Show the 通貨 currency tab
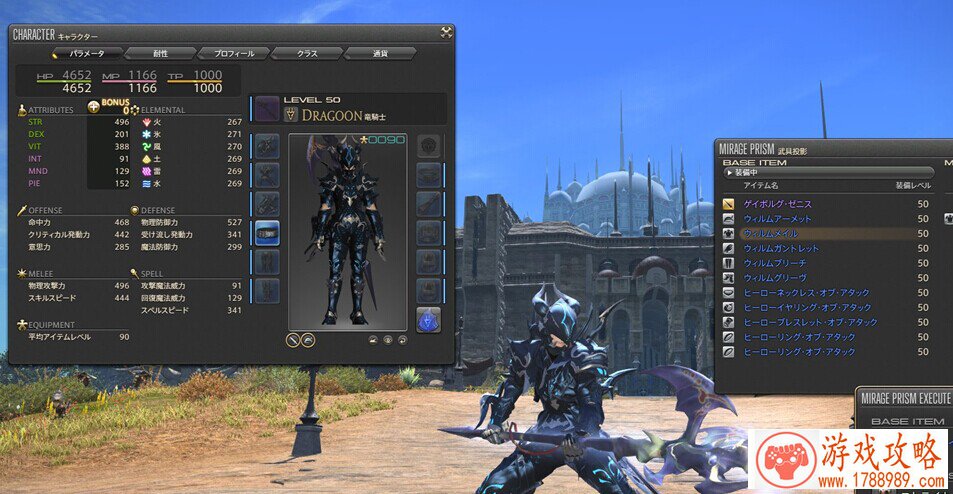Image resolution: width=953 pixels, height=494 pixels. 380,53
